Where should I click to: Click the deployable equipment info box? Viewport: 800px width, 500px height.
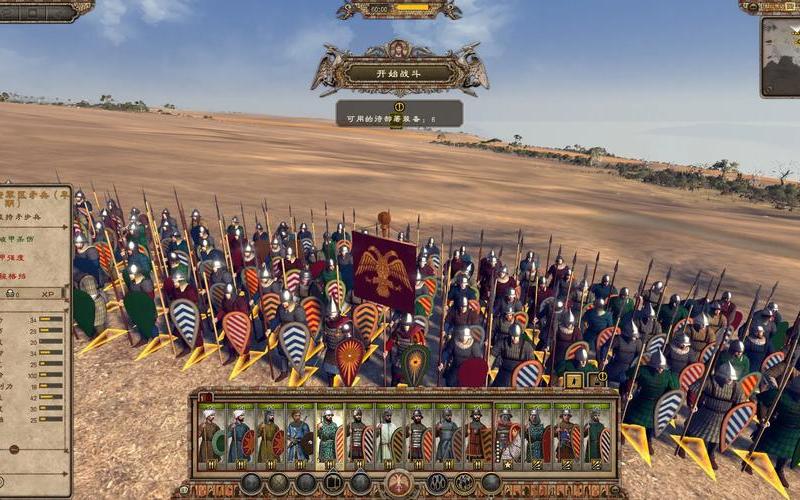[x=399, y=113]
